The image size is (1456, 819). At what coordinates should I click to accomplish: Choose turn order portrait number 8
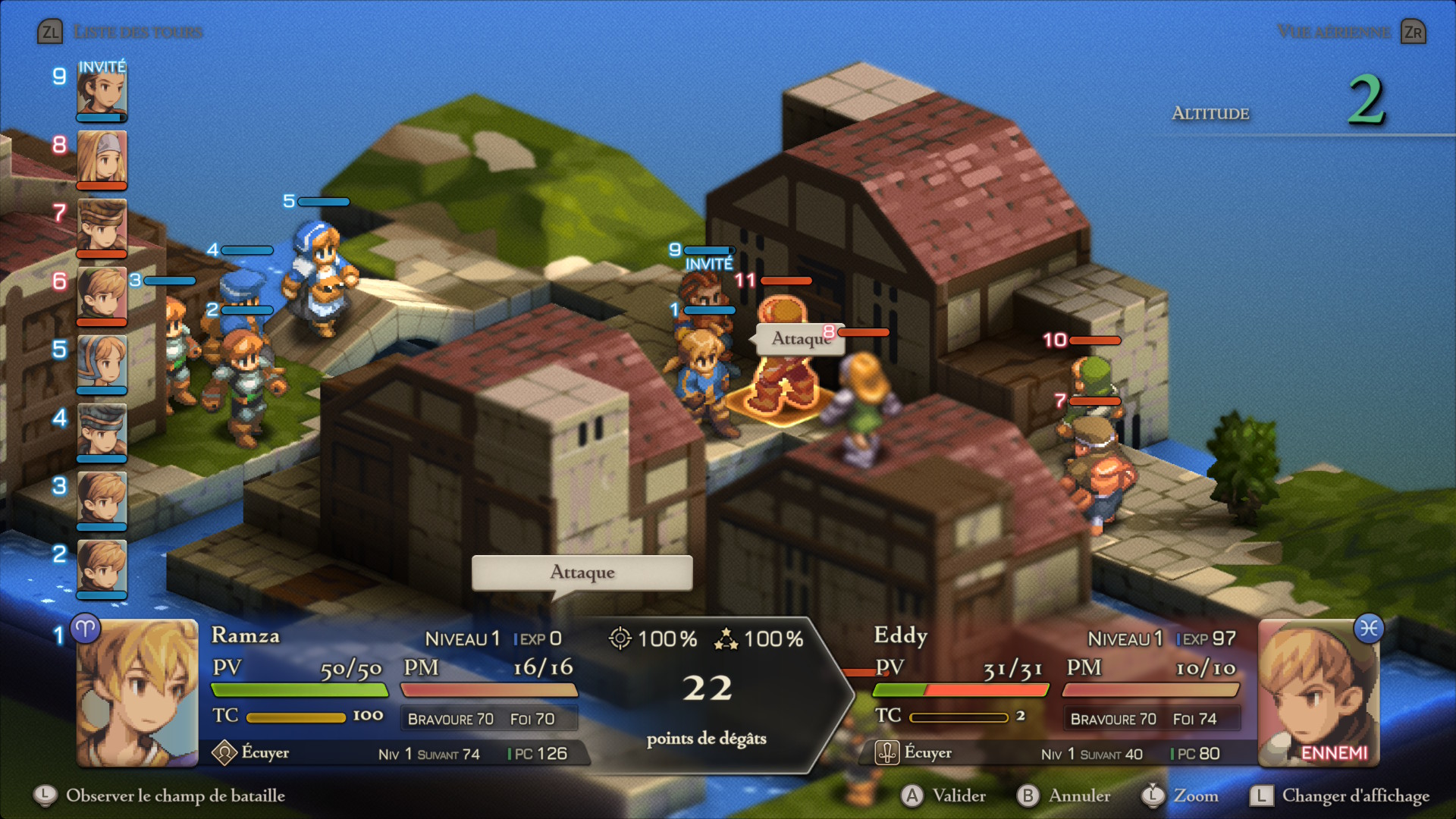click(x=102, y=157)
